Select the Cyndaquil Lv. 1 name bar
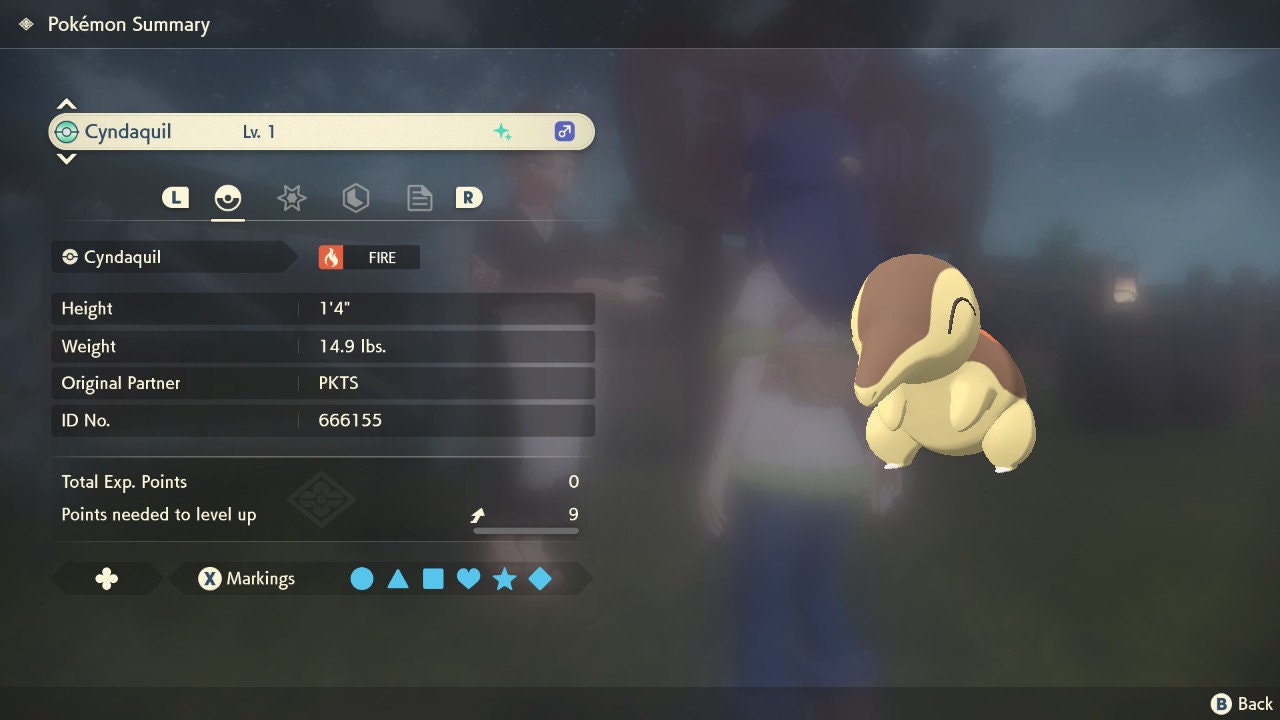Viewport: 1280px width, 720px height. click(x=320, y=132)
